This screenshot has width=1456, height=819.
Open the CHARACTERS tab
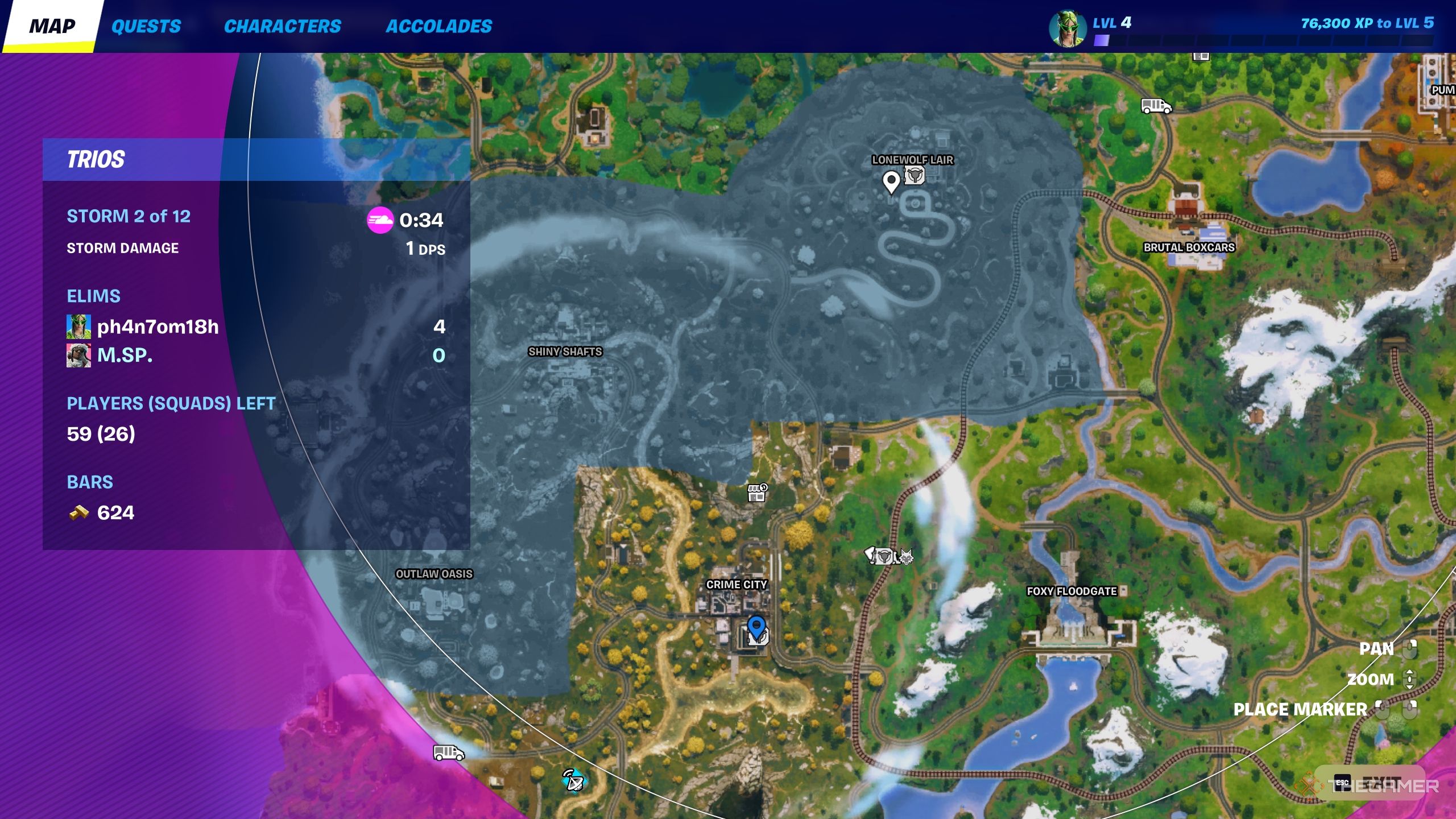click(283, 26)
